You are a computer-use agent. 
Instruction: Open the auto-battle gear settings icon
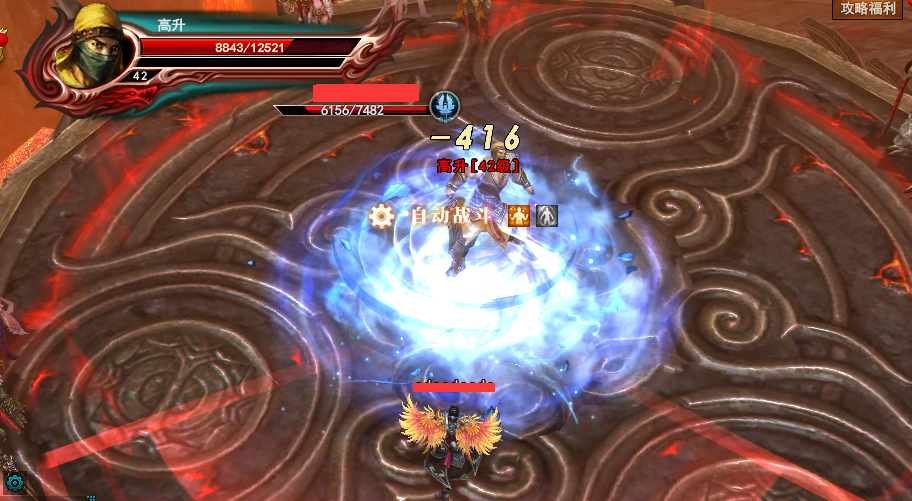[x=380, y=215]
